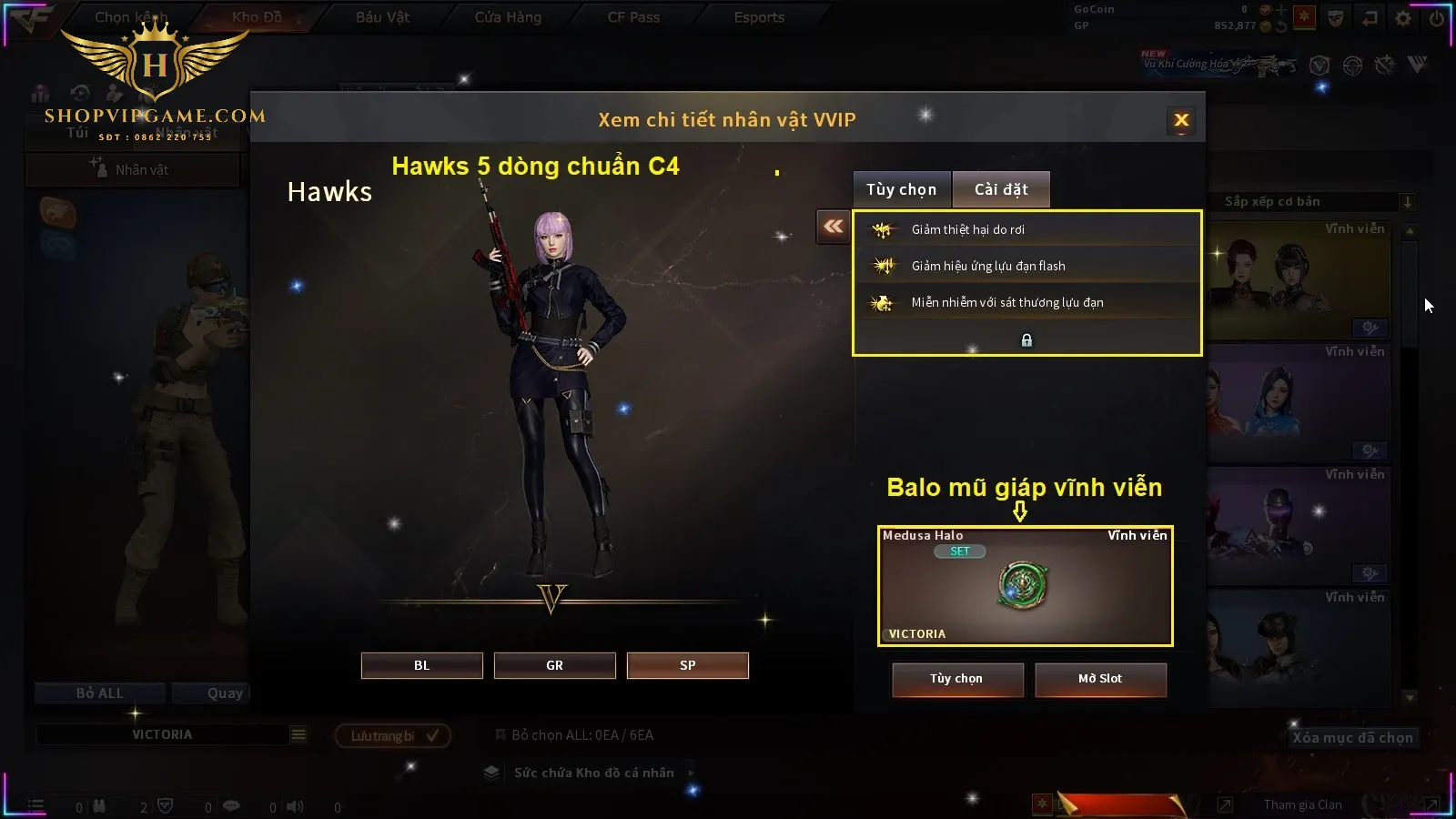
Task: Open the Cài đặt tab
Action: [1001, 189]
